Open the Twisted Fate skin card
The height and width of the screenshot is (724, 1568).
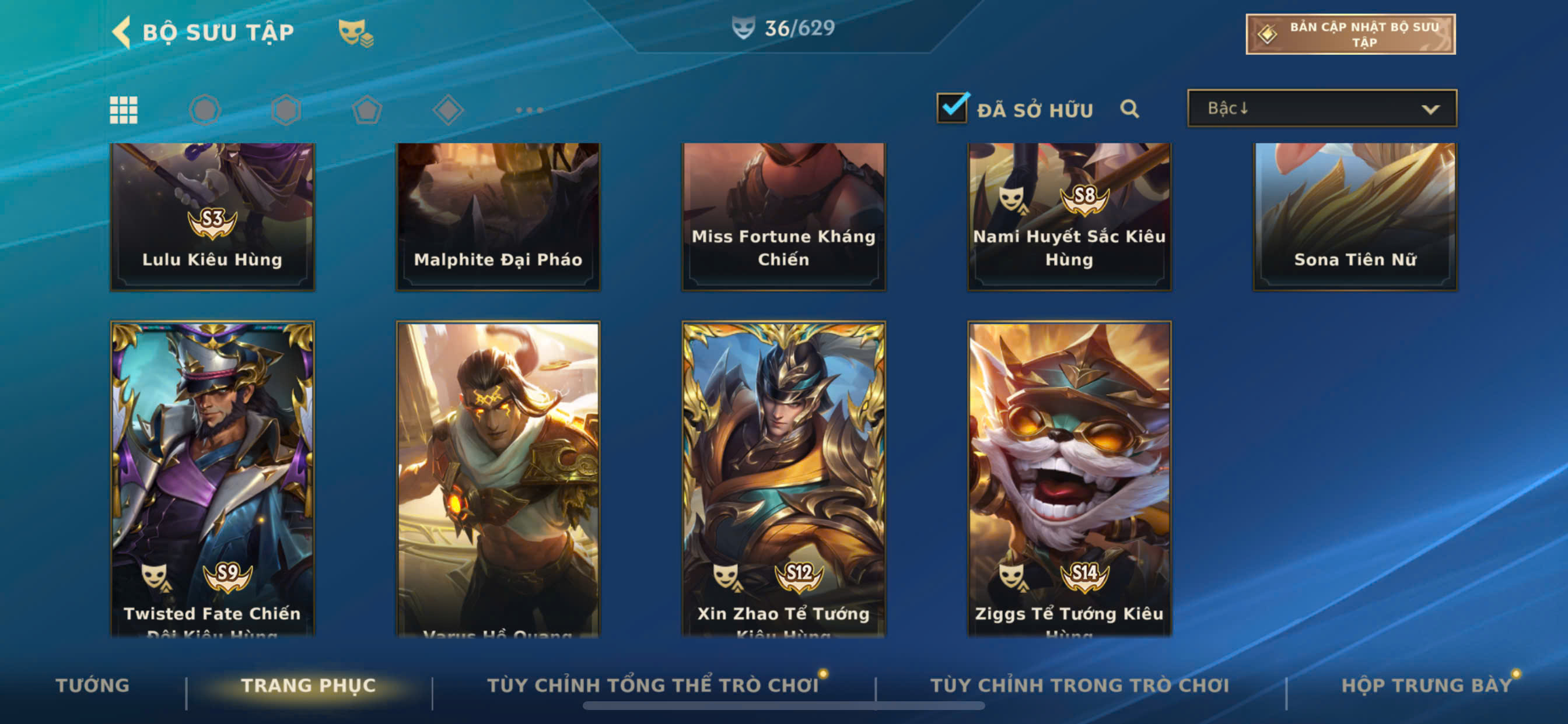coord(212,477)
